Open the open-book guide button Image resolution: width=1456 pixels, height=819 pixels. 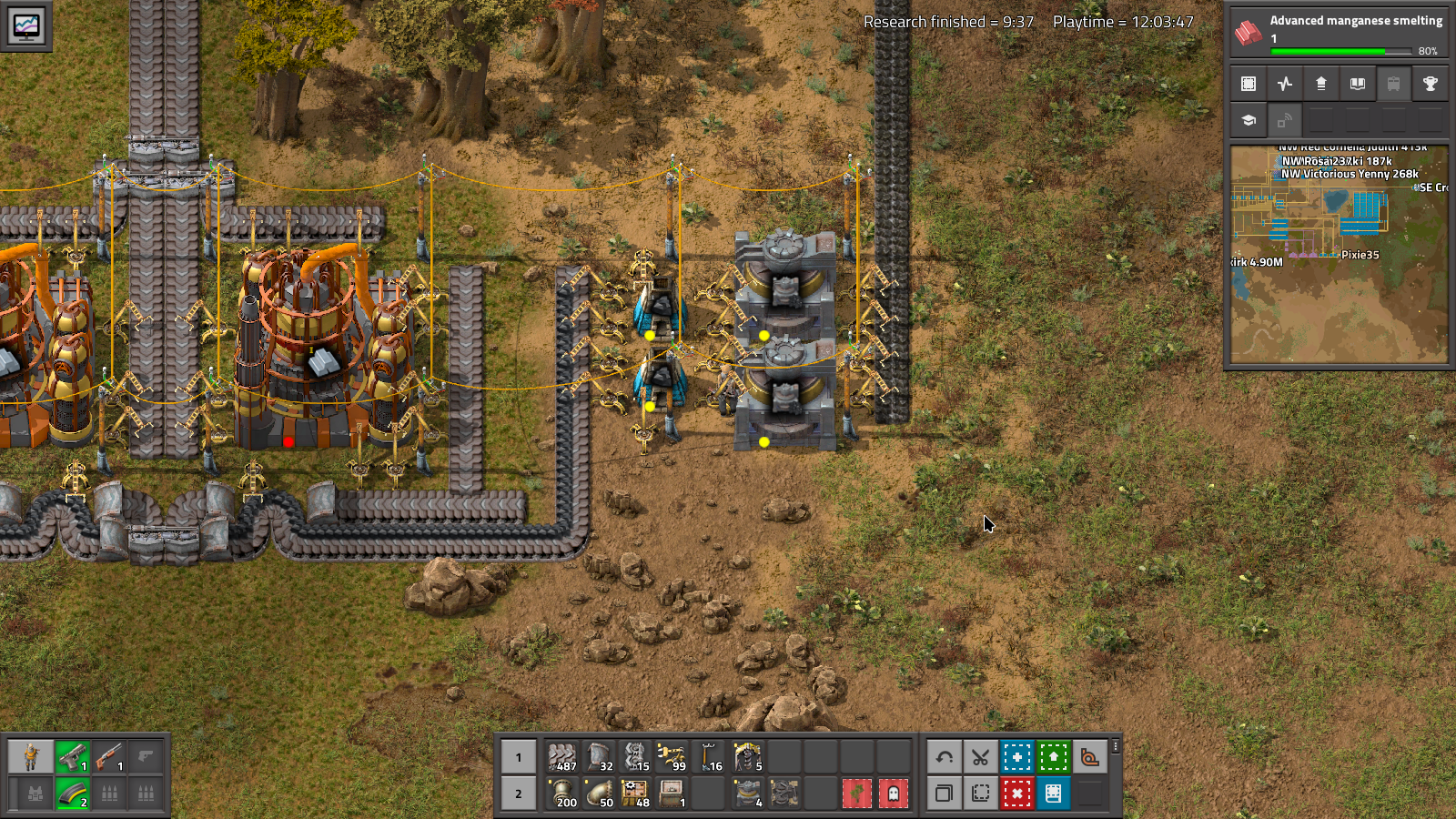(x=1357, y=84)
